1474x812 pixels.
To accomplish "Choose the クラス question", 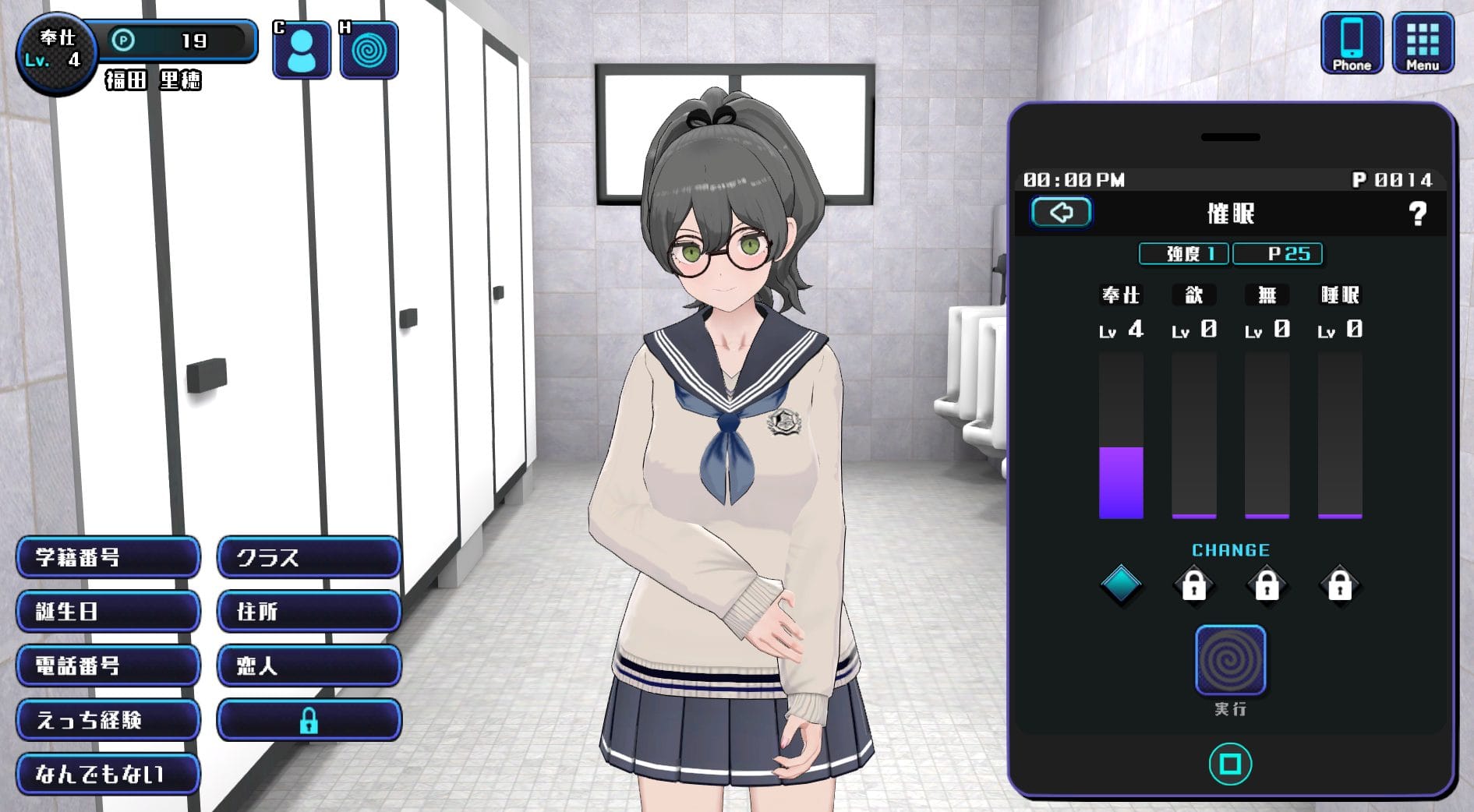I will (x=309, y=557).
